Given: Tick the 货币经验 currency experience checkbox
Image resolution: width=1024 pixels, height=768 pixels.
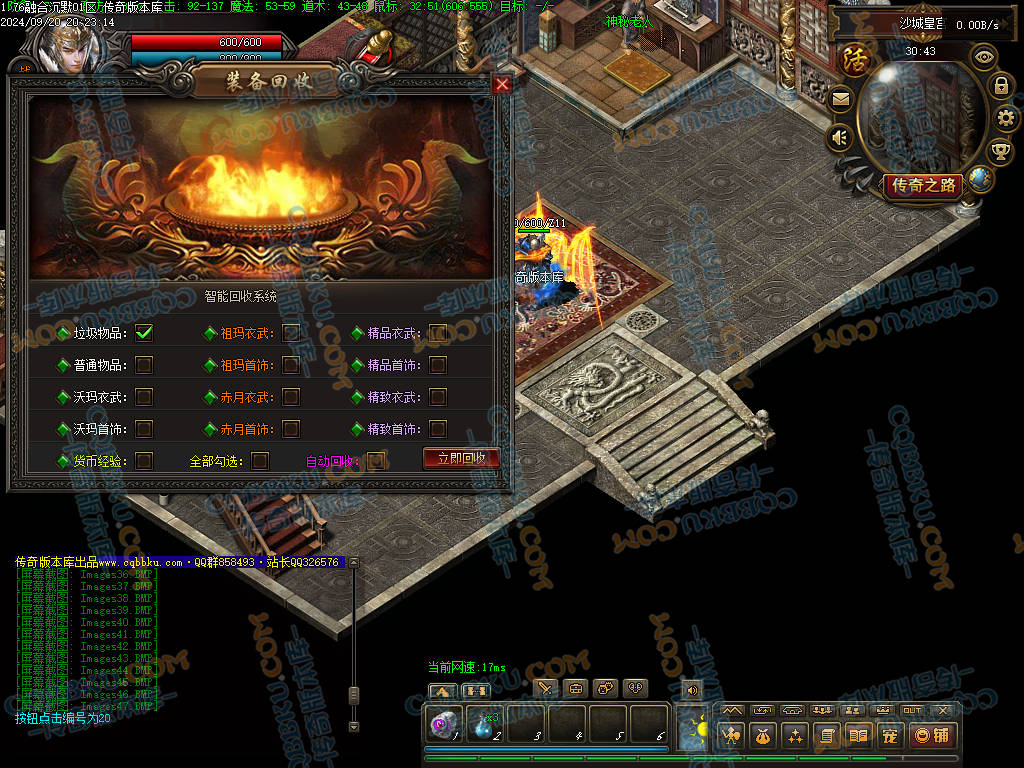Looking at the screenshot, I should [x=144, y=461].
